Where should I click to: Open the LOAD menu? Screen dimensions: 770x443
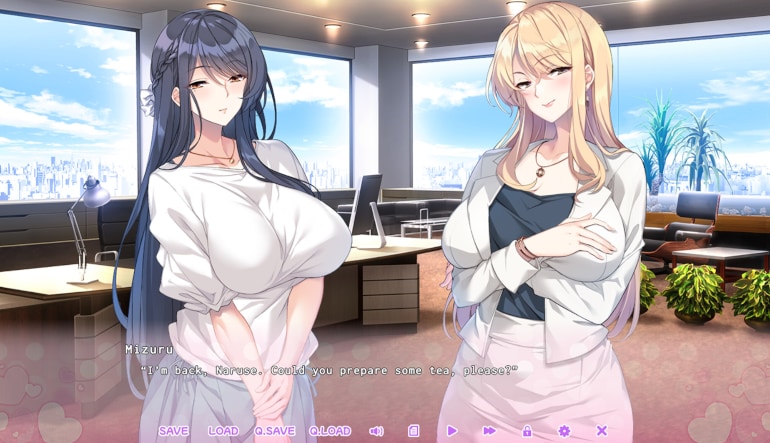click(223, 431)
